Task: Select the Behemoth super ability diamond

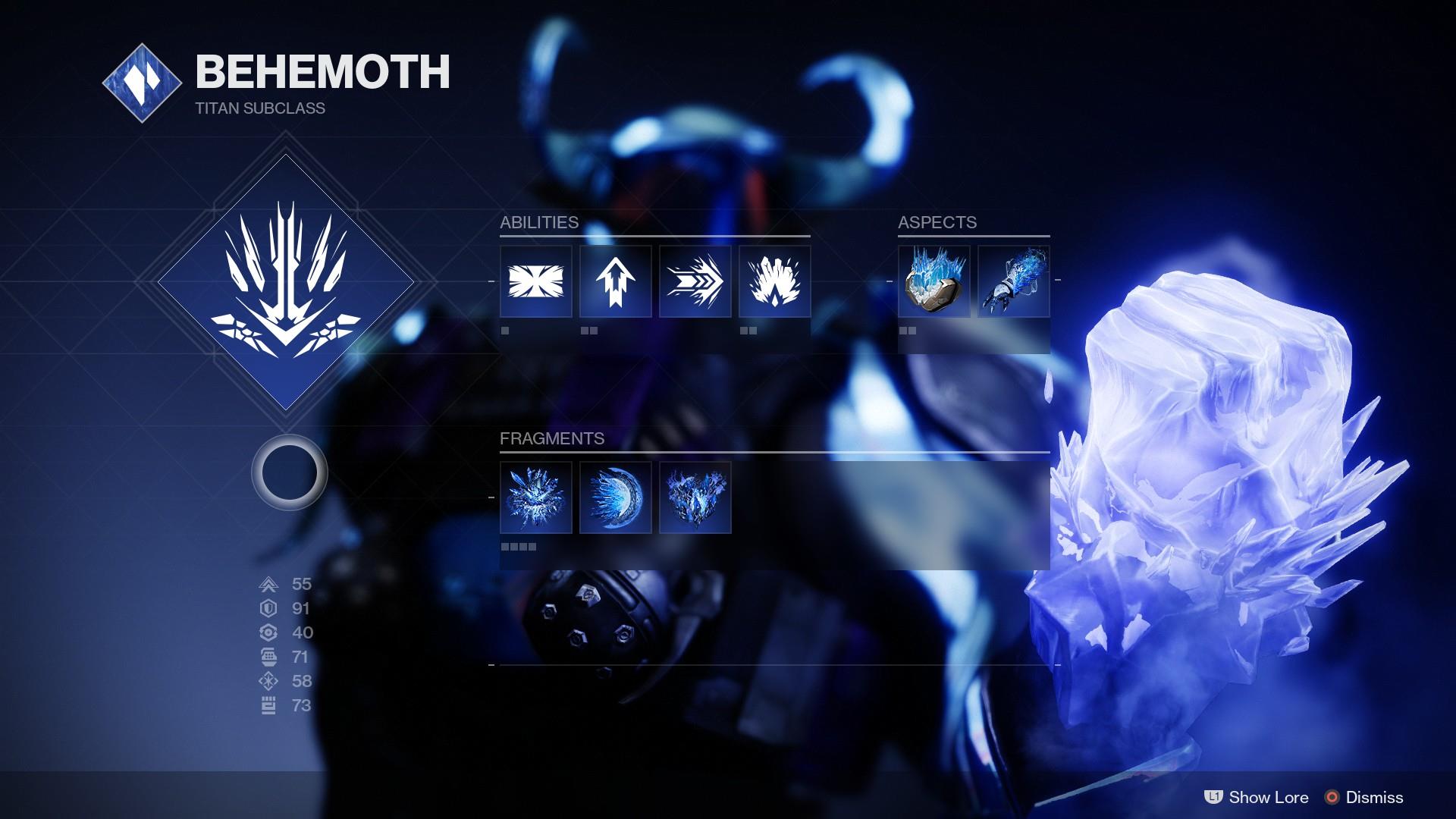Action: point(286,282)
